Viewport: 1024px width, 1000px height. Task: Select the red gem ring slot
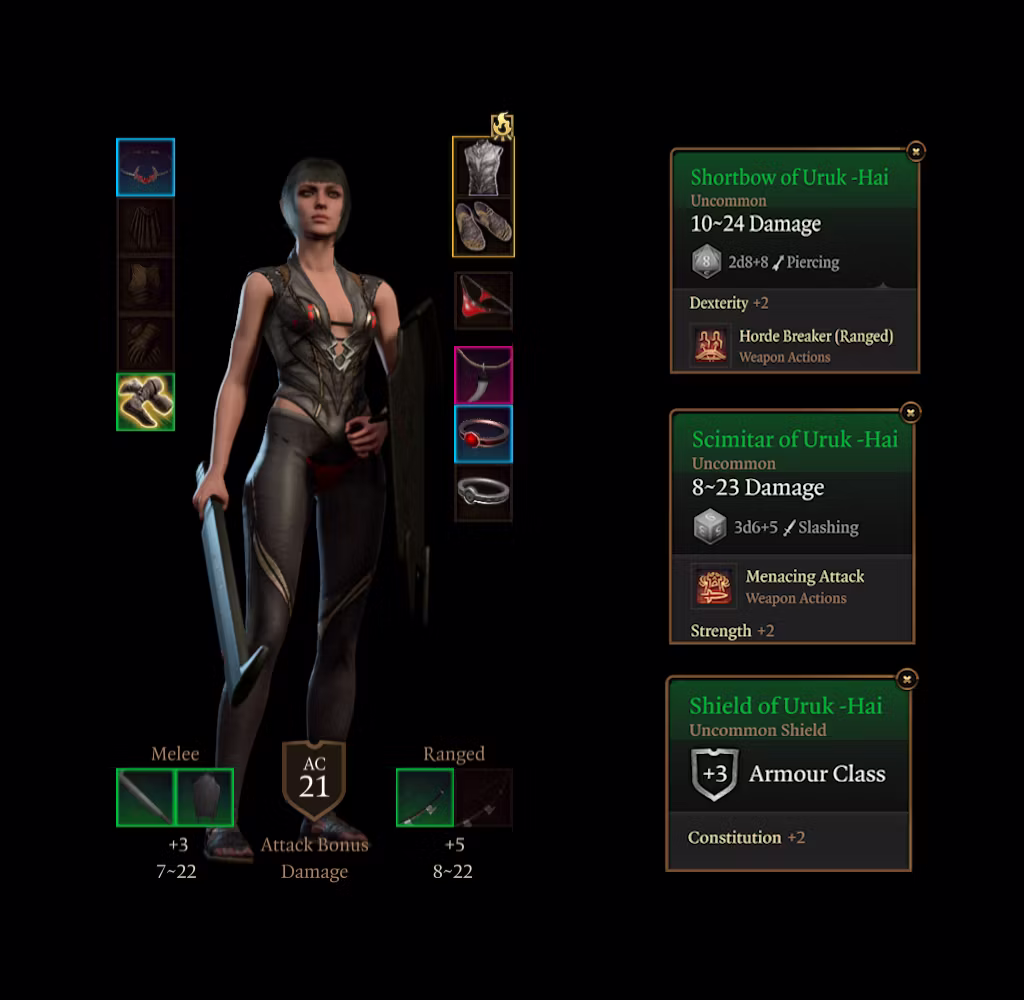483,433
